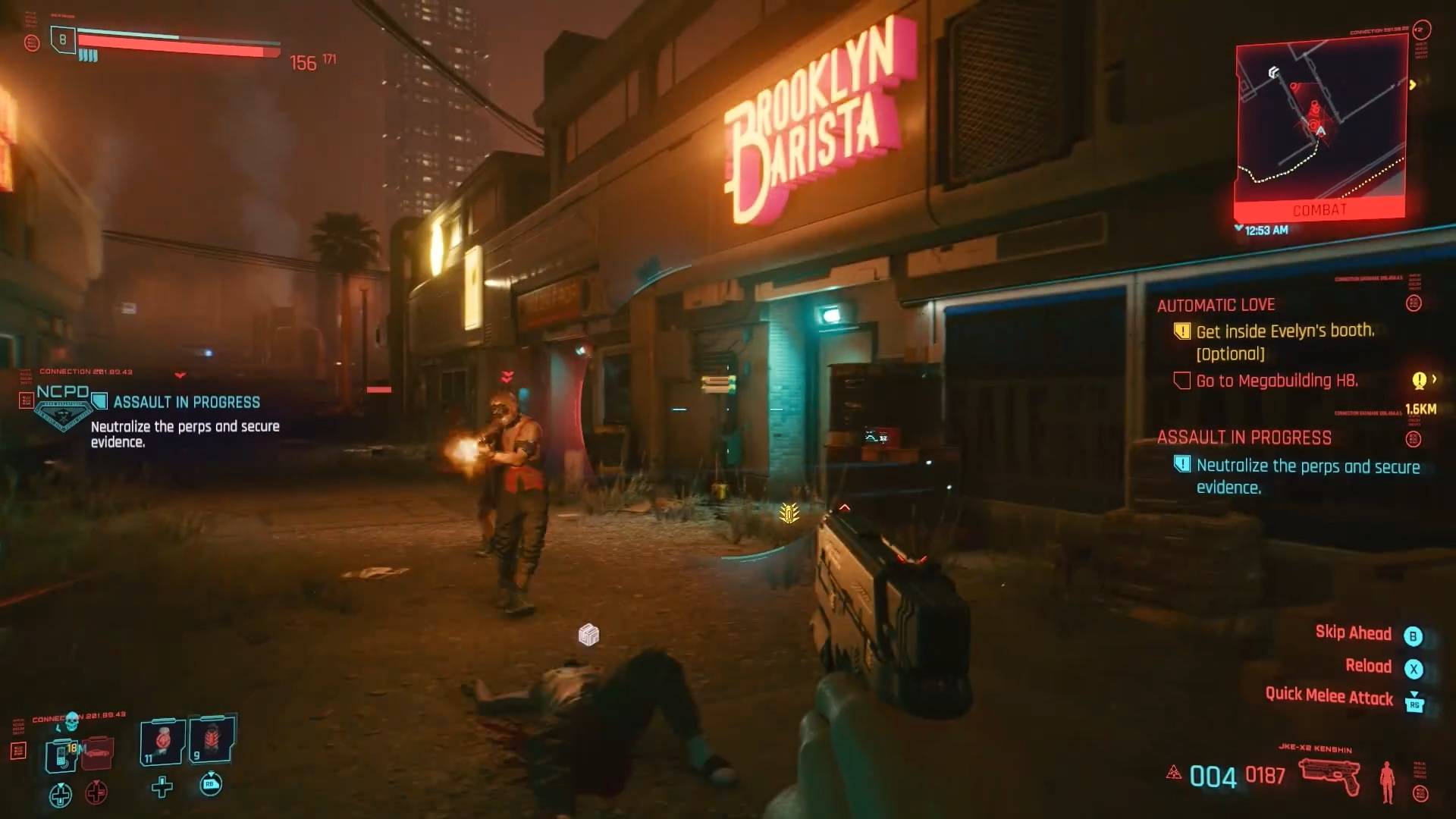
Task: Click the NCPD Assault in Progress notification
Action: pos(187,402)
